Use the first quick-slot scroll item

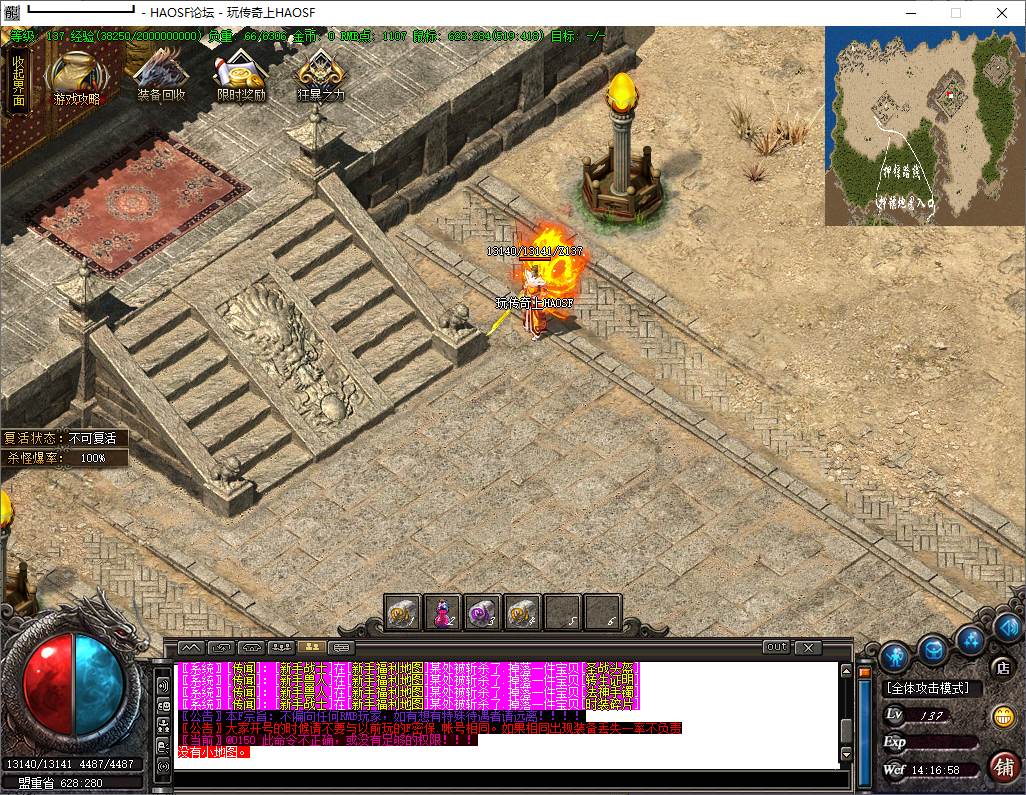[x=403, y=612]
